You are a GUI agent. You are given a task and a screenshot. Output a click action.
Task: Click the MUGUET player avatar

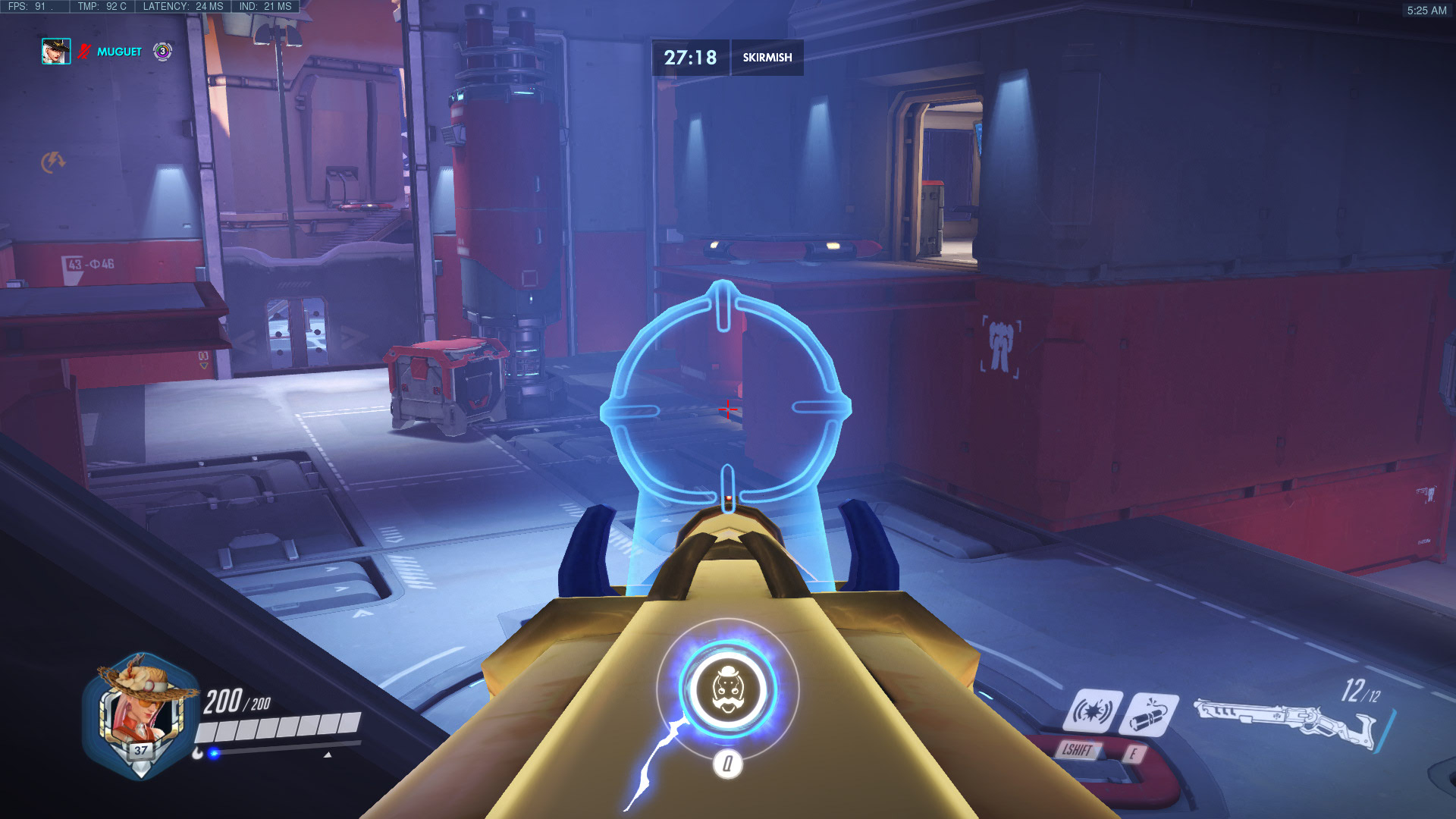(57, 52)
